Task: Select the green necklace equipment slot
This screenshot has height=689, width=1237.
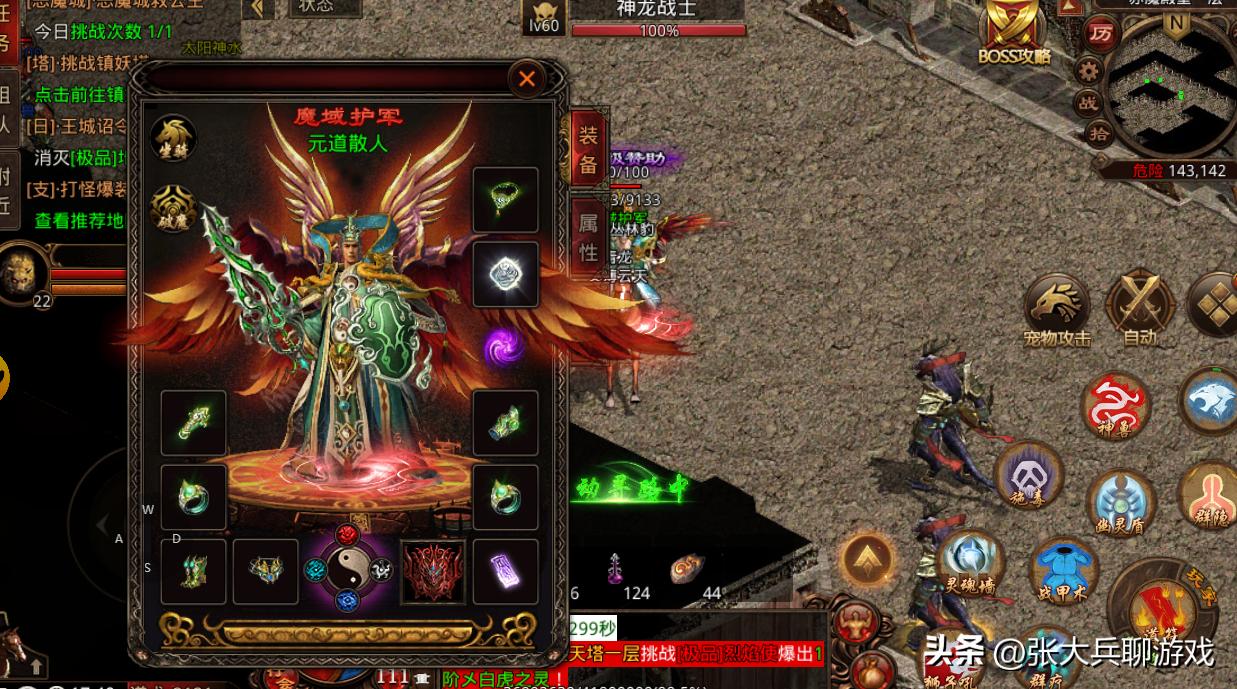Action: click(x=505, y=200)
